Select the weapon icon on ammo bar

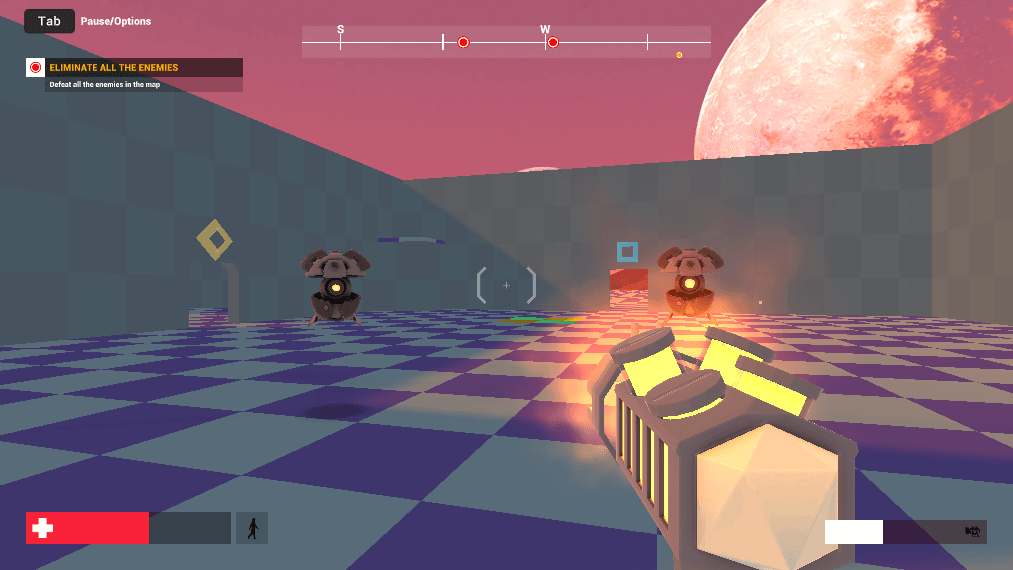971,532
